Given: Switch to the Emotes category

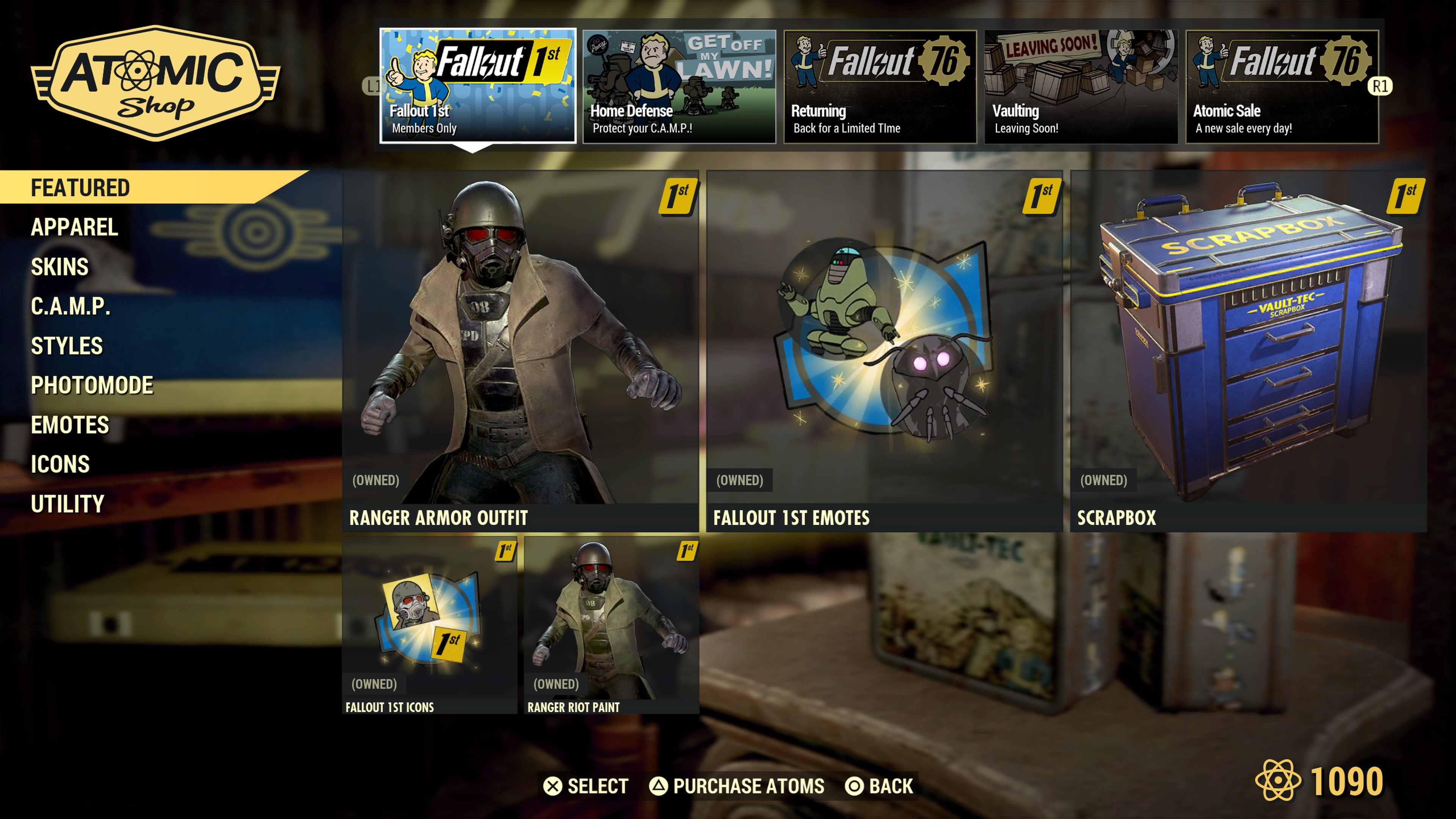Looking at the screenshot, I should point(69,425).
